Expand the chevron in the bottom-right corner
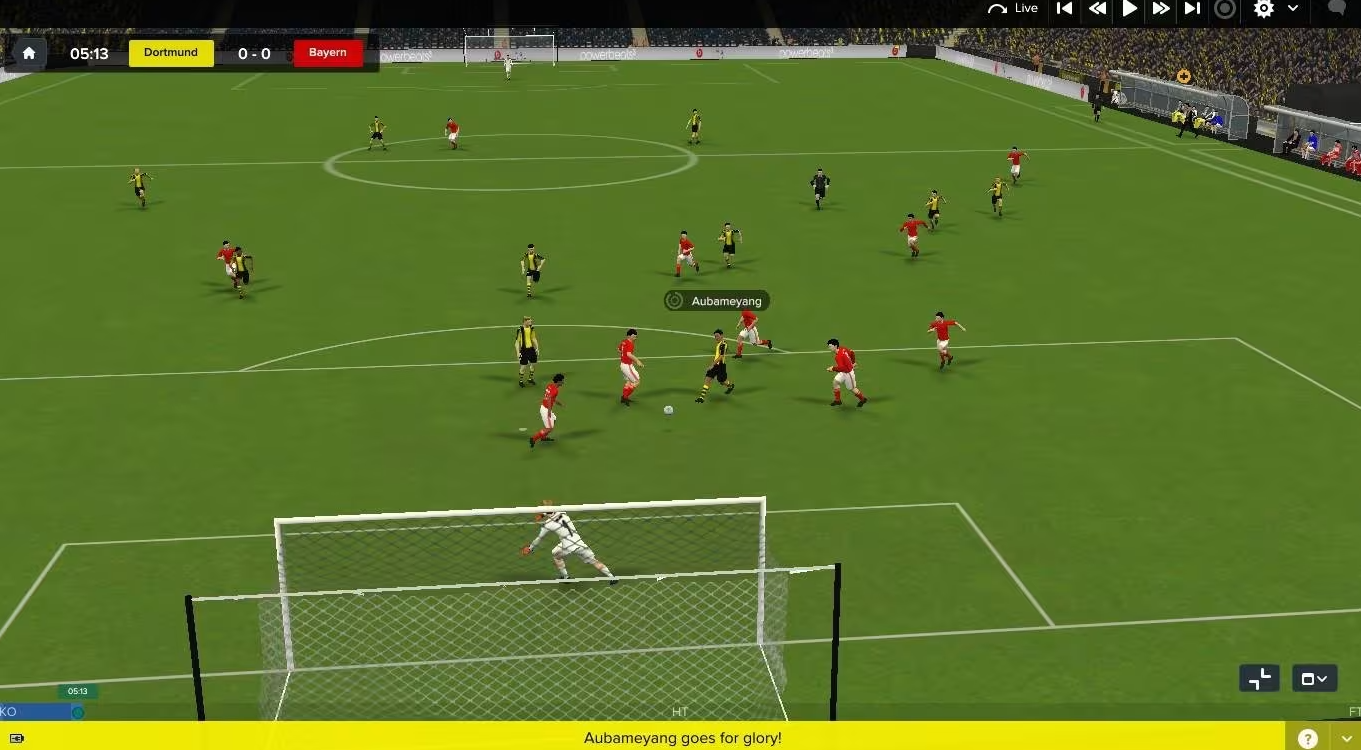 pyautogui.click(x=1345, y=737)
